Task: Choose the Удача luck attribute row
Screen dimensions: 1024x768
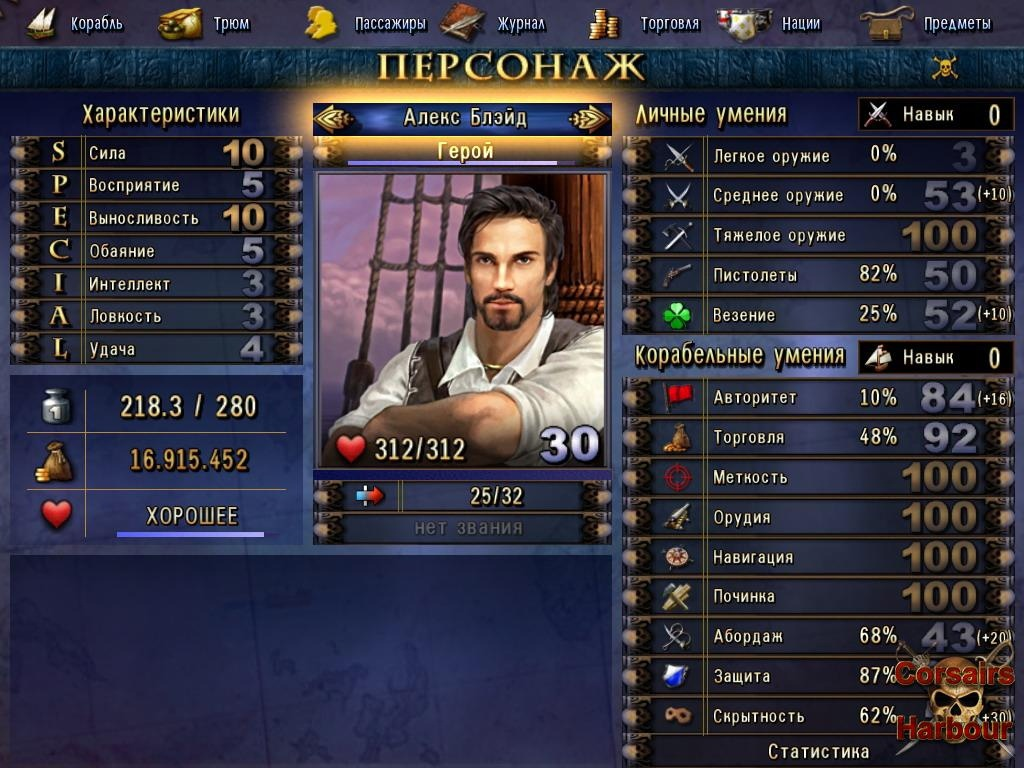Action: click(x=156, y=349)
